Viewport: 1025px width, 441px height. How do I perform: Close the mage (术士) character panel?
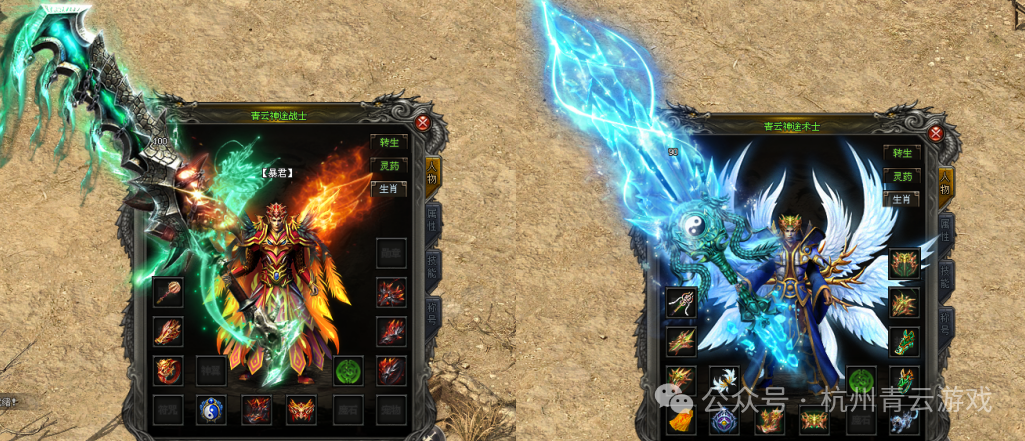pos(936,134)
